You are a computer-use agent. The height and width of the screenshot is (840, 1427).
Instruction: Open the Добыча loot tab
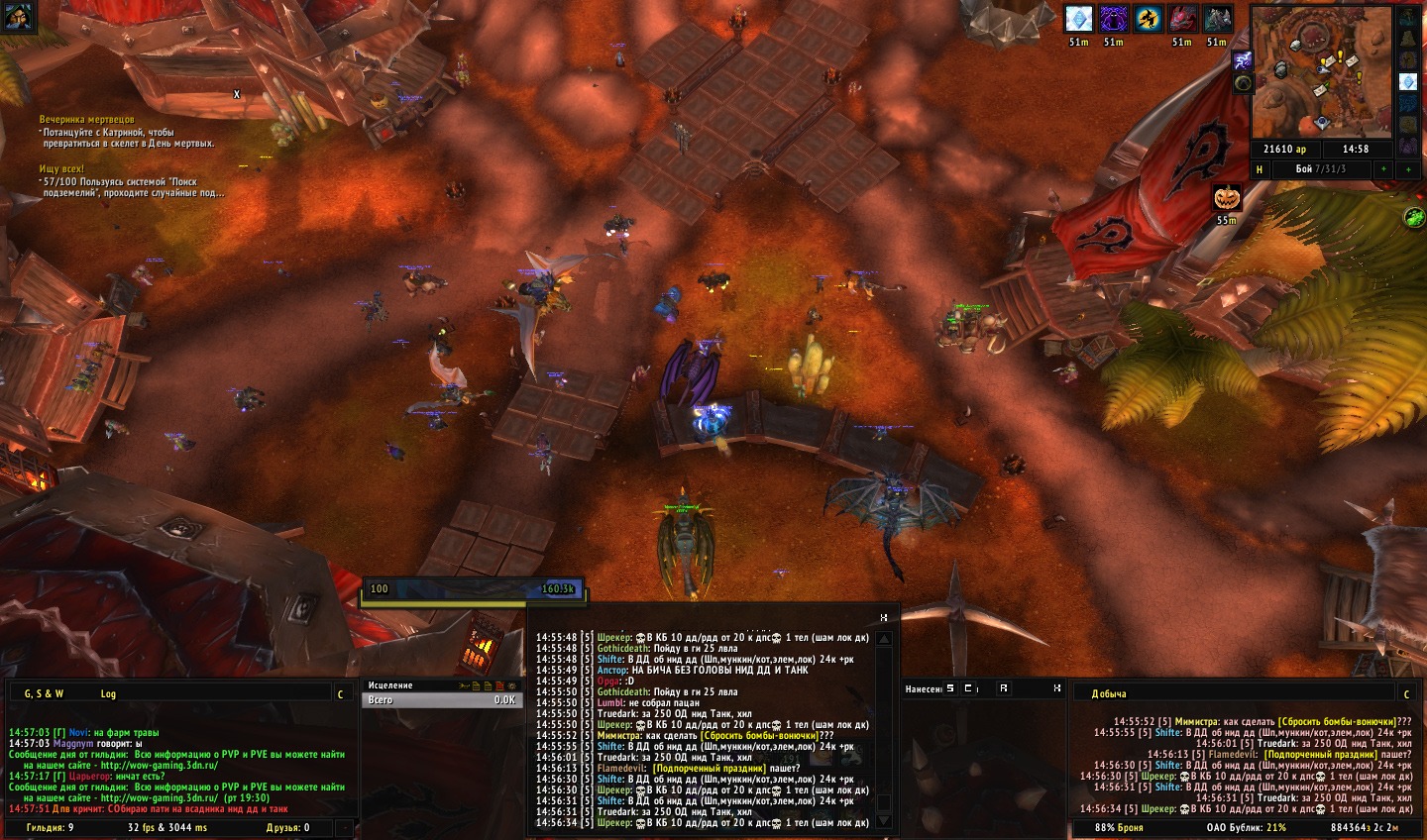coord(1109,693)
